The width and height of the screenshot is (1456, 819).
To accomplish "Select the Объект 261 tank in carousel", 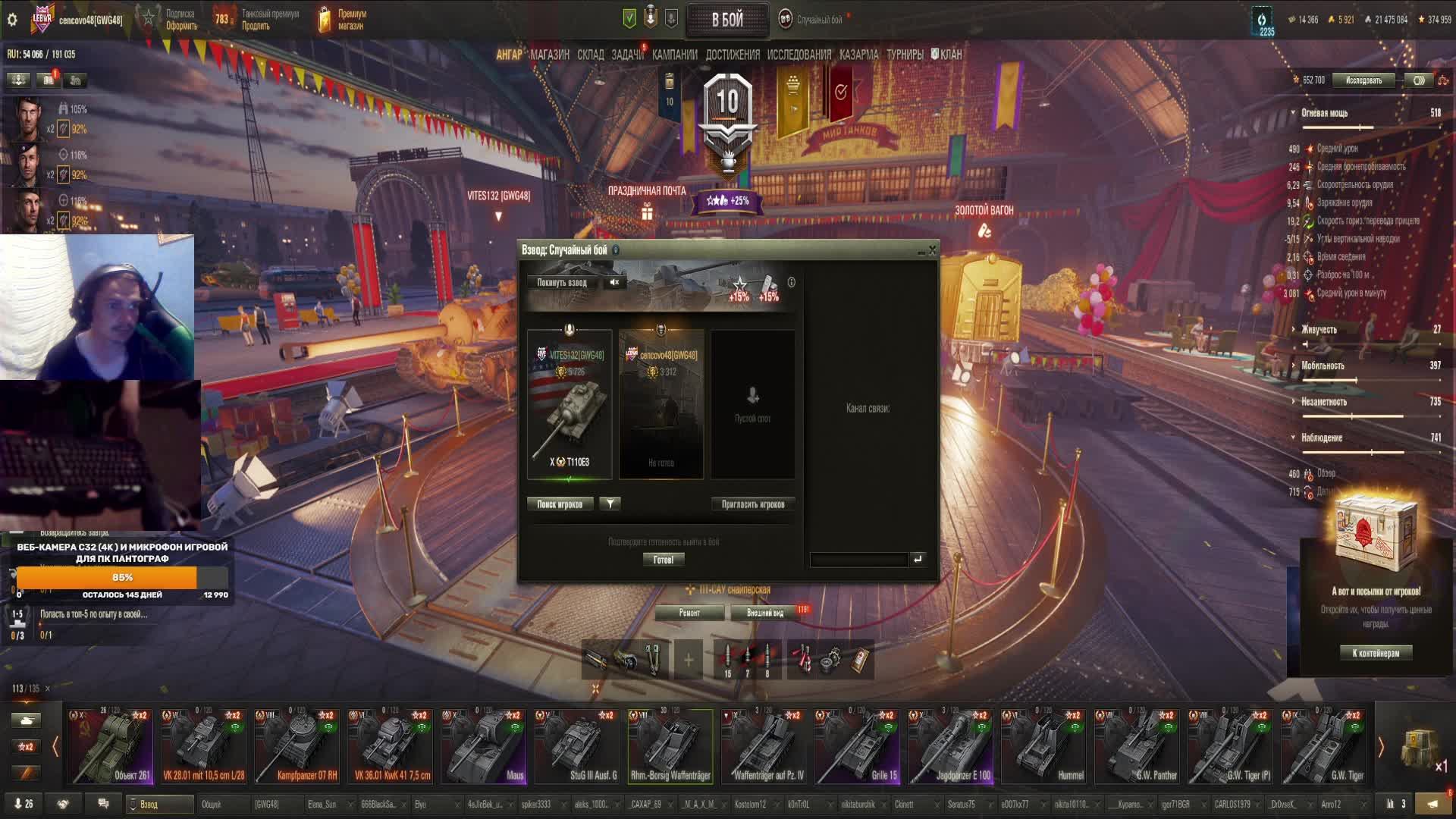I will click(x=111, y=746).
